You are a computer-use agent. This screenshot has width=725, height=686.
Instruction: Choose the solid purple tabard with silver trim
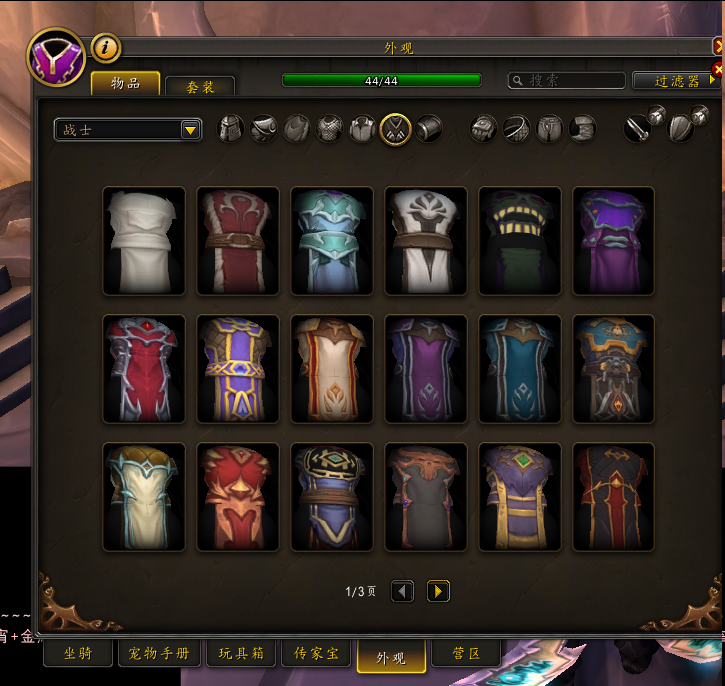pos(614,241)
